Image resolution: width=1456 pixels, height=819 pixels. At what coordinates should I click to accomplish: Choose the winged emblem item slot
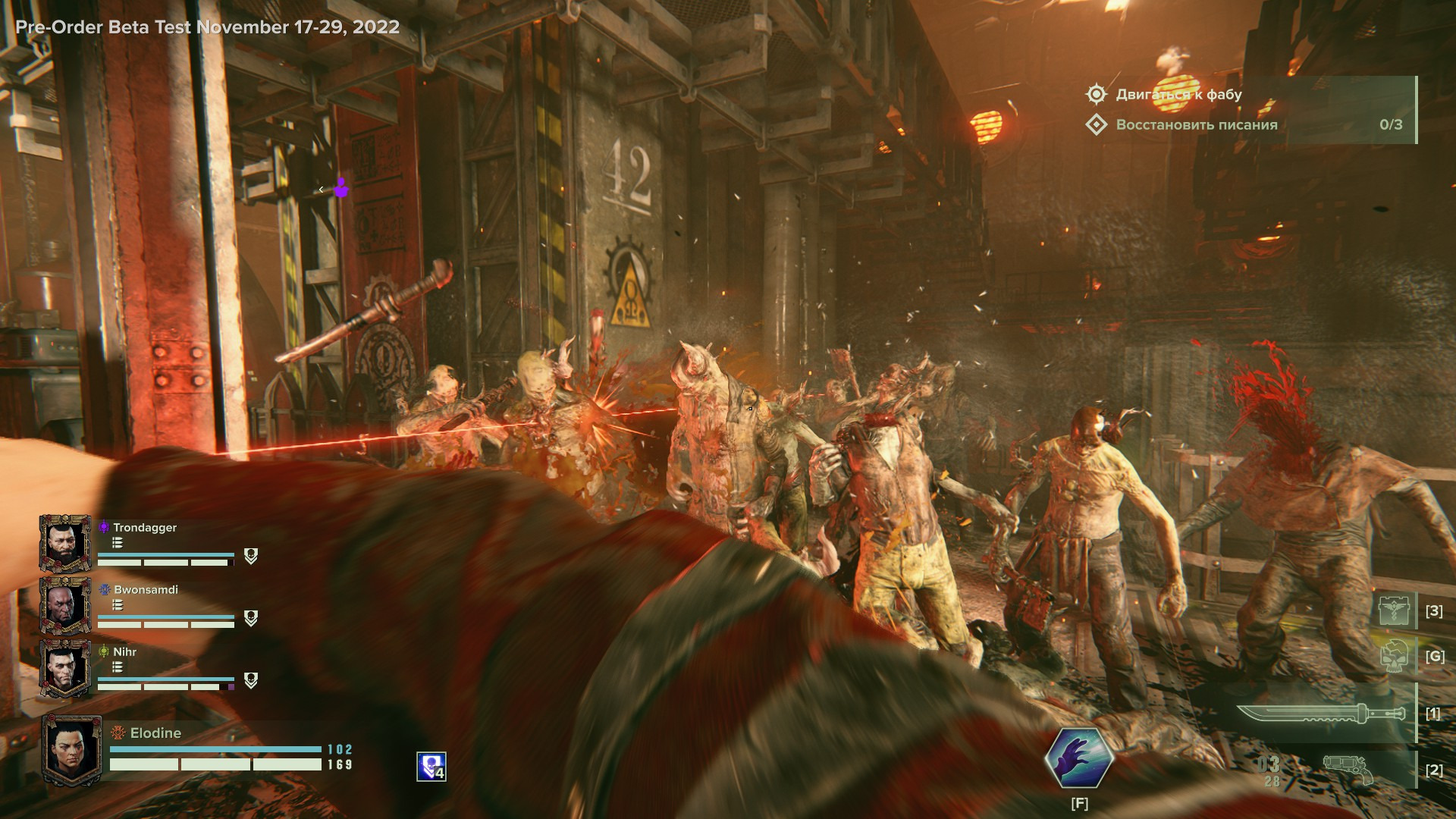pyautogui.click(x=1395, y=610)
